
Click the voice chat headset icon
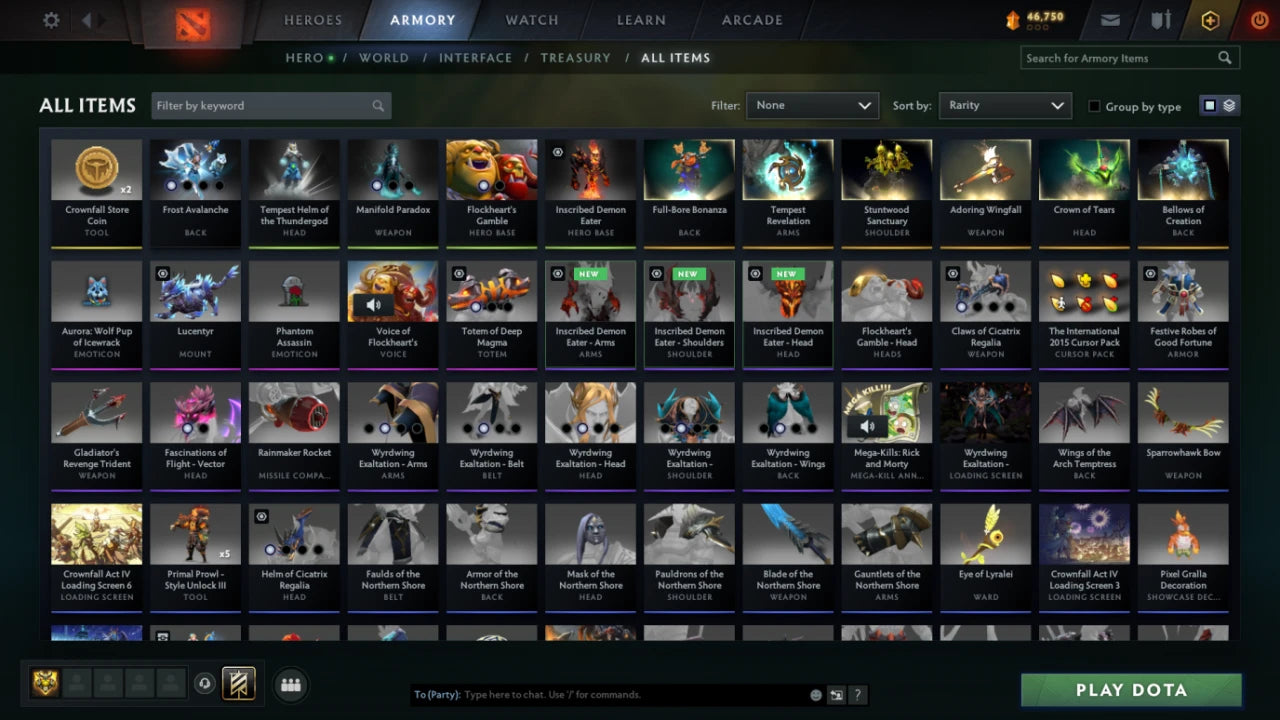pyautogui.click(x=204, y=684)
